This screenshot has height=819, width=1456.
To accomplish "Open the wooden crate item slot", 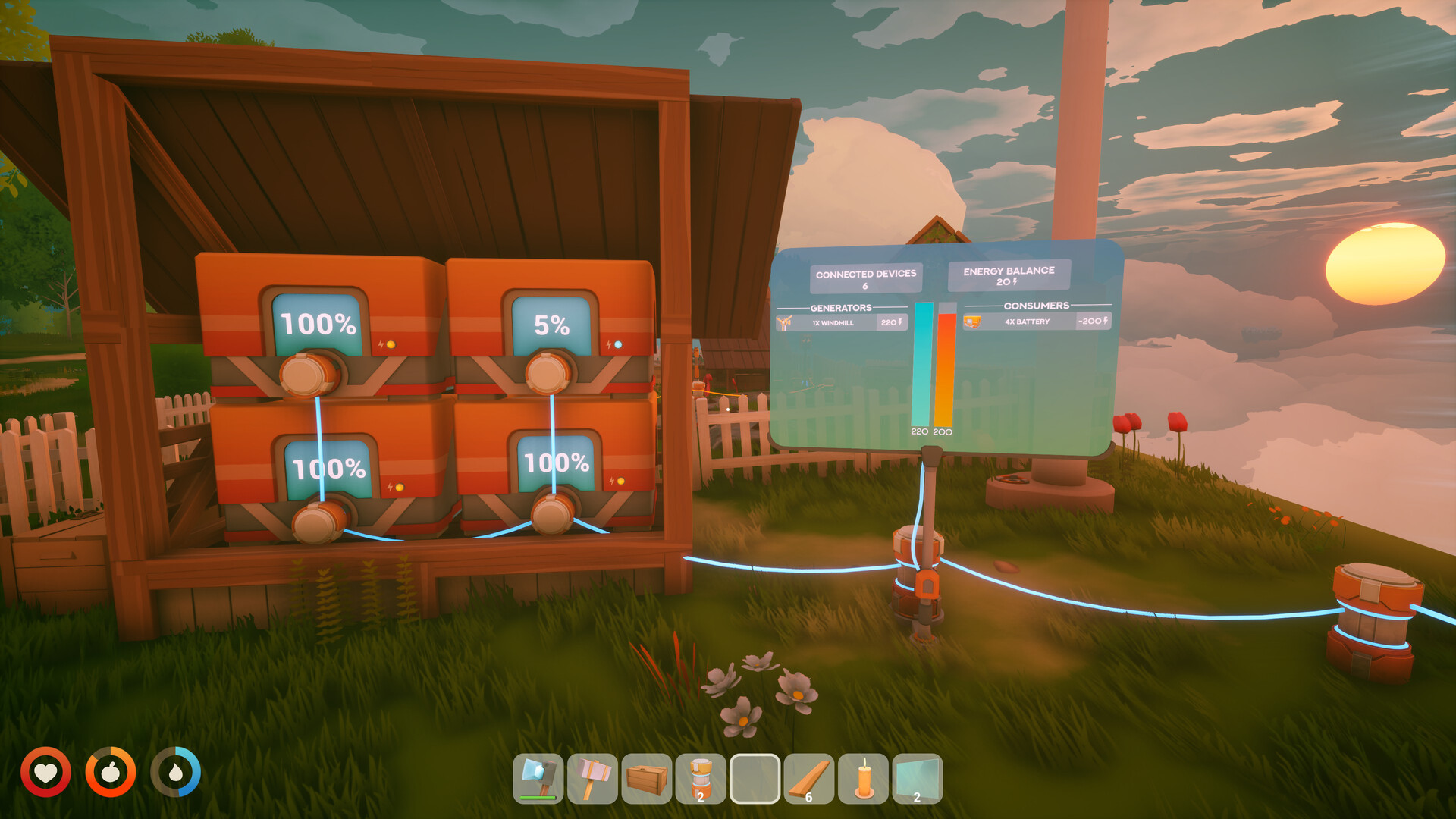I will [x=646, y=777].
